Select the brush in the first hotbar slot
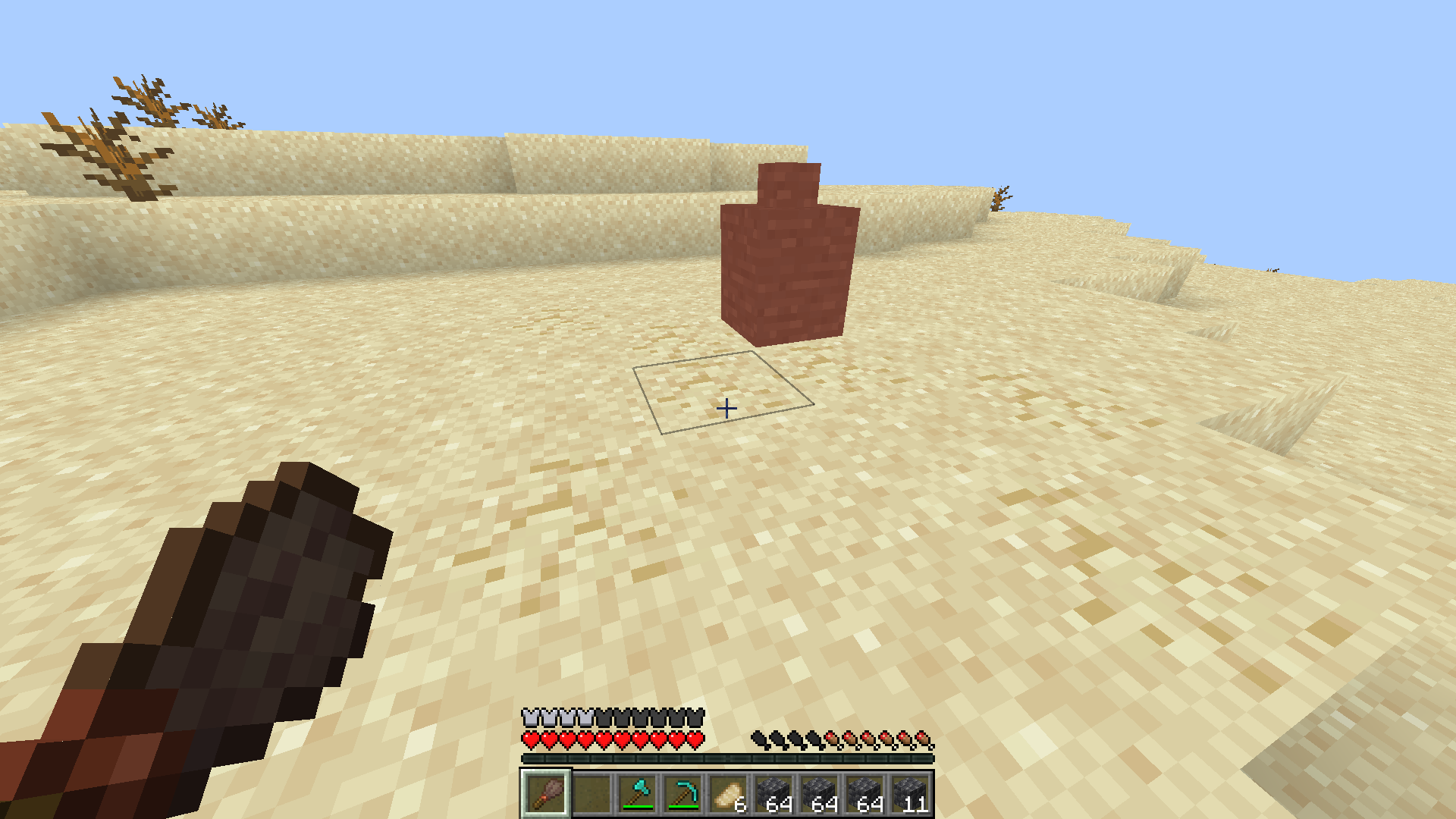The image size is (1456, 819). click(546, 795)
